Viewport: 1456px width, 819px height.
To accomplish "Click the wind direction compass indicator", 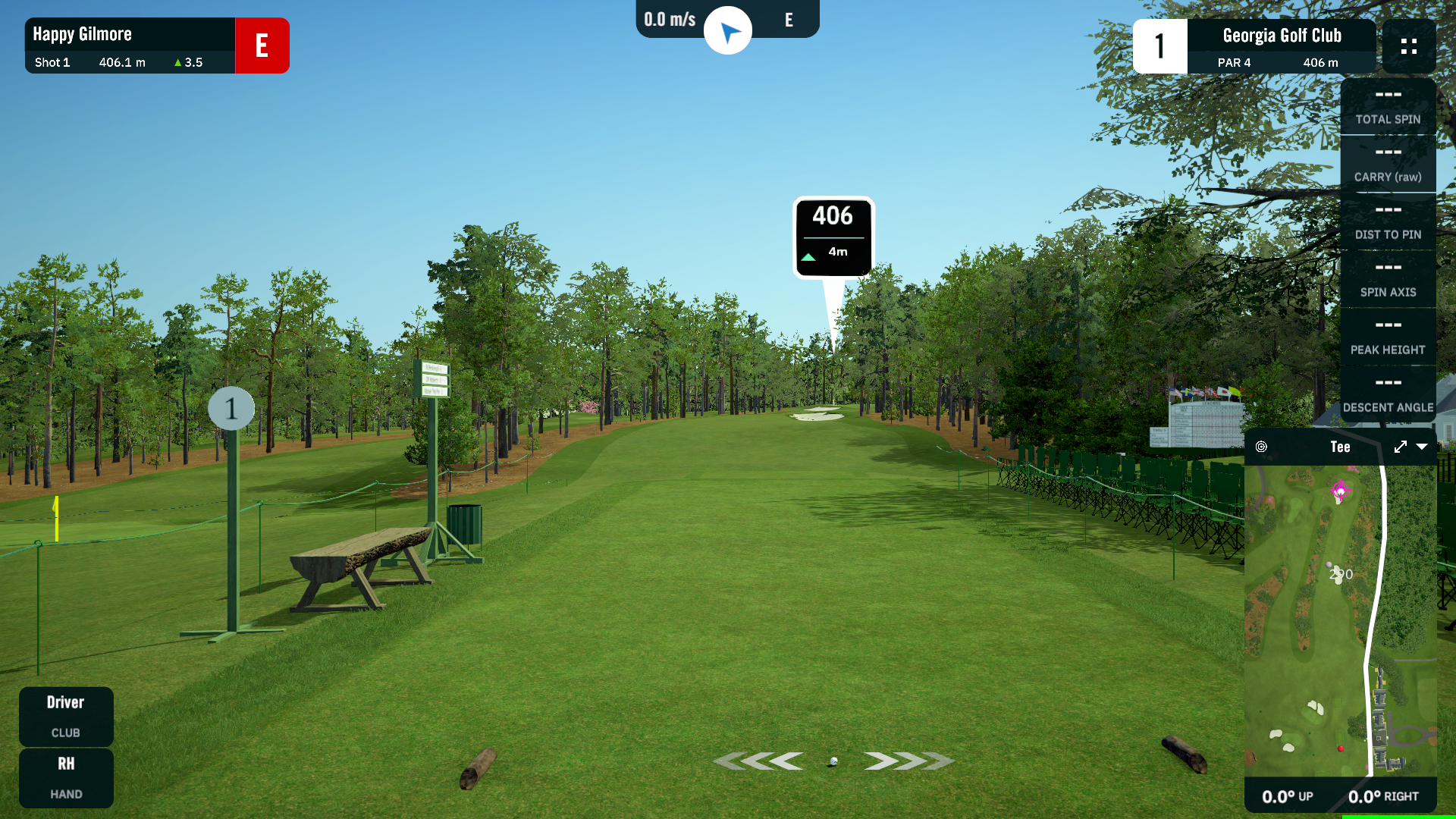I will coord(728,31).
